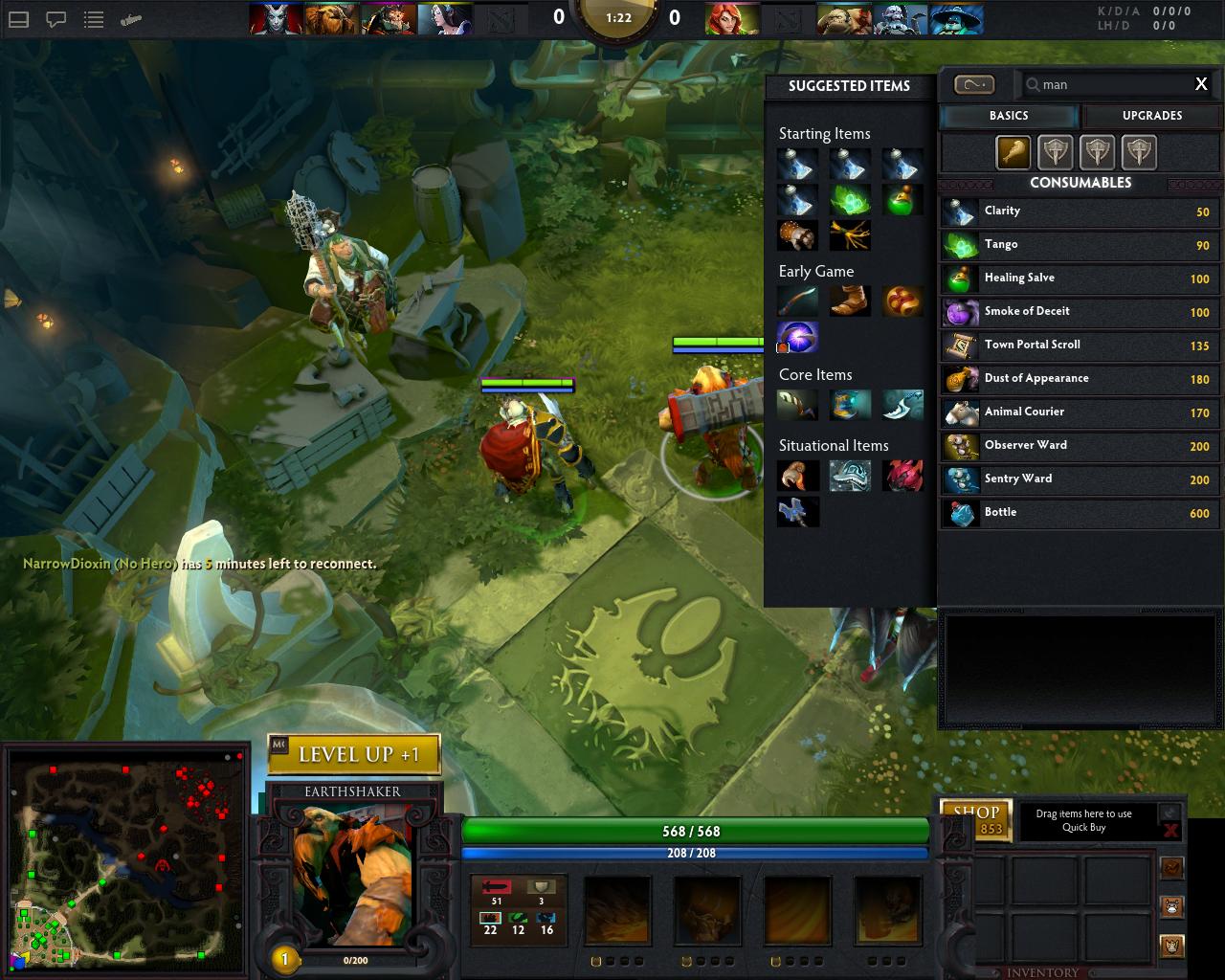The image size is (1225, 980).
Task: Switch to the Upgrades shop tab
Action: tap(1151, 116)
